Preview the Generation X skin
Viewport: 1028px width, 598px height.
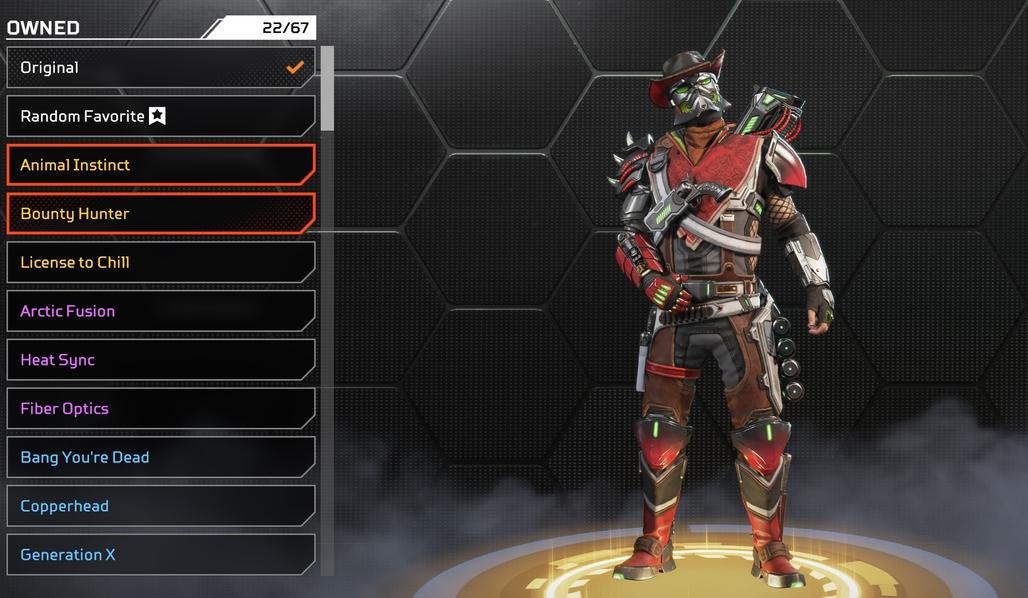[x=160, y=554]
